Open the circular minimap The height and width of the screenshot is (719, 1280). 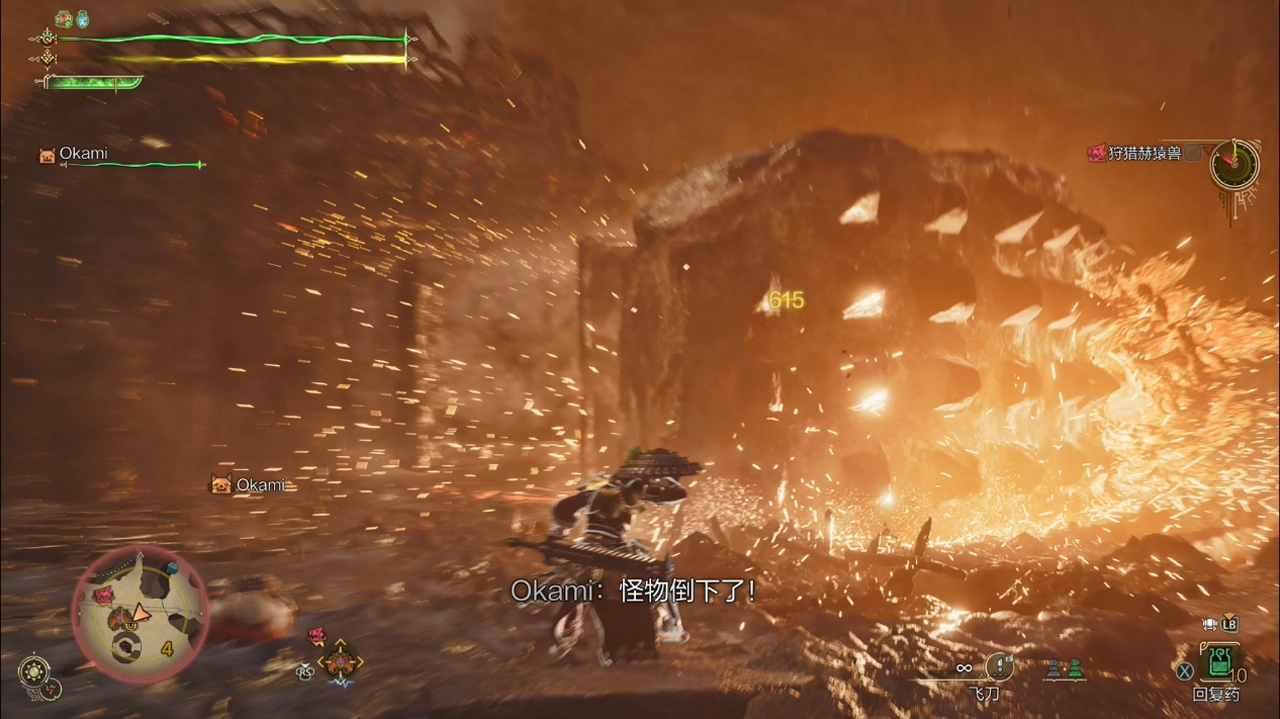[x=140, y=612]
